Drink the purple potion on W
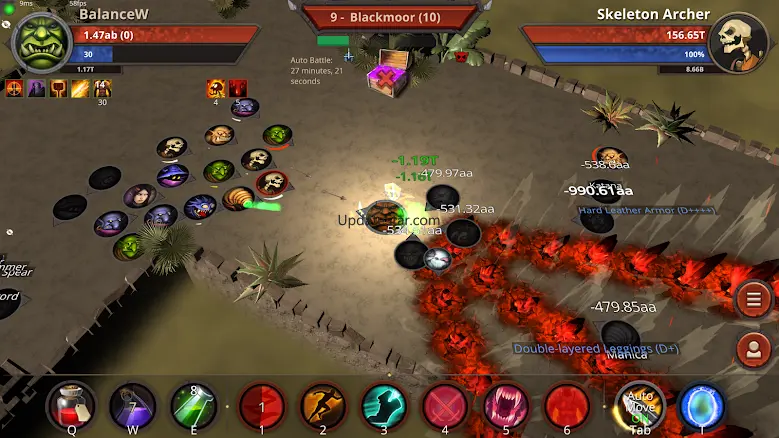Image resolution: width=779 pixels, height=438 pixels. coord(132,407)
